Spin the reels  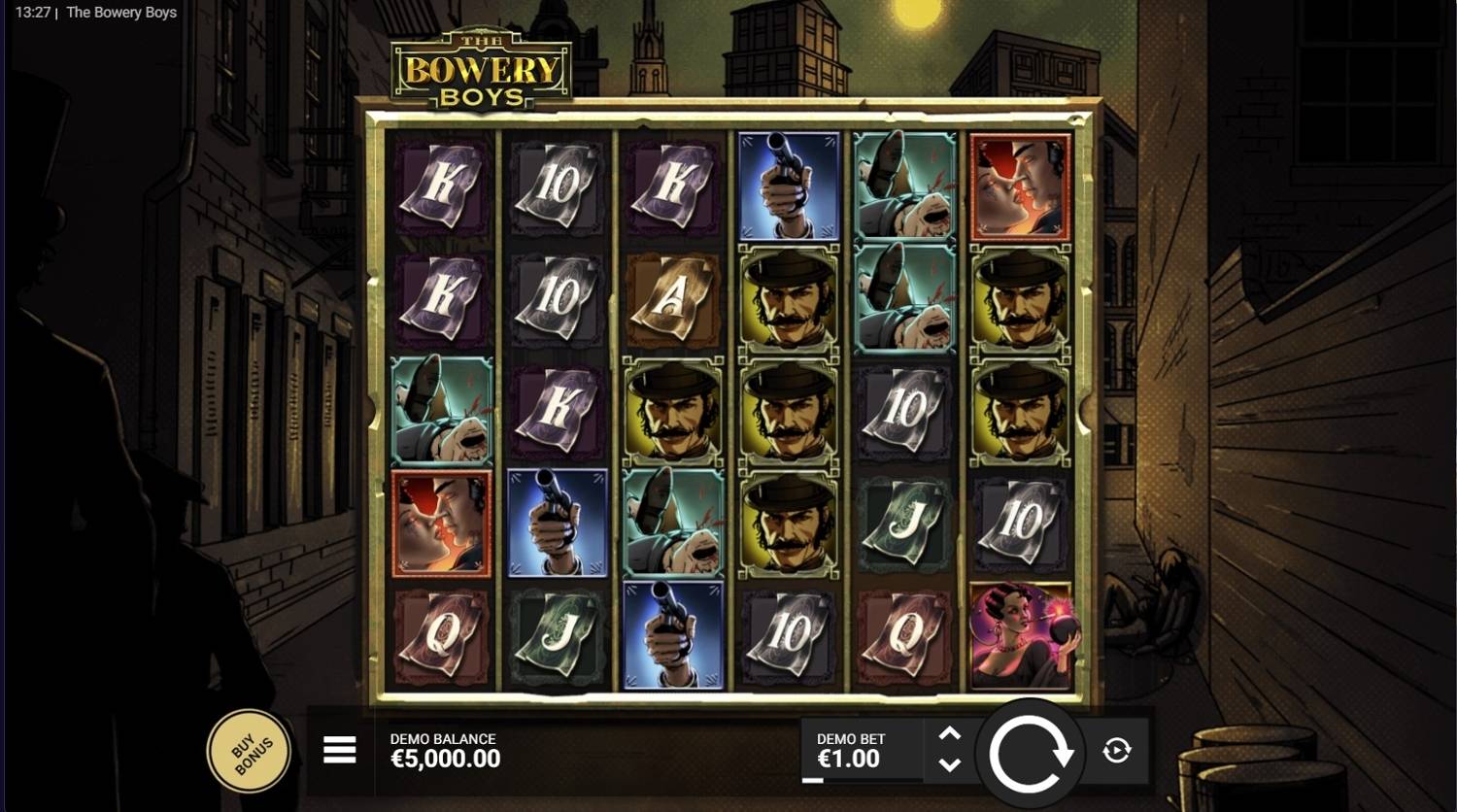coord(1030,751)
